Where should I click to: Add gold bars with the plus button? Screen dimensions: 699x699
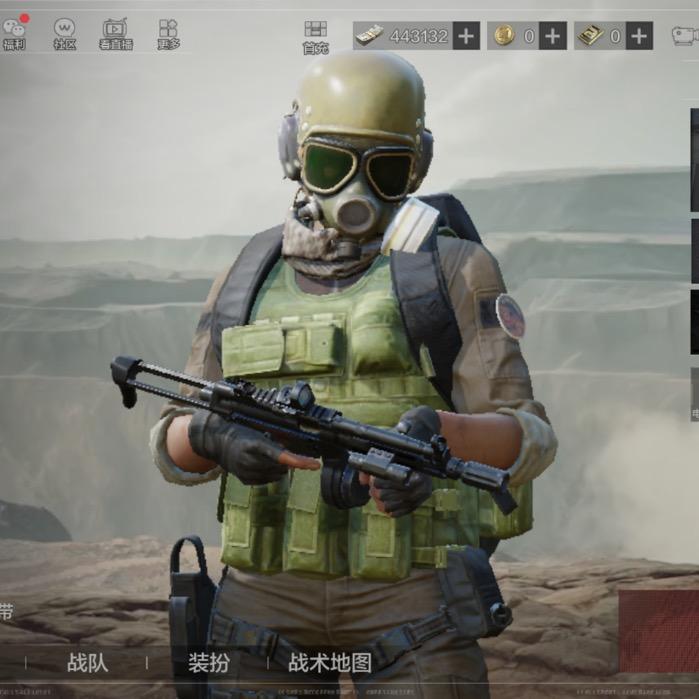pyautogui.click(x=639, y=36)
